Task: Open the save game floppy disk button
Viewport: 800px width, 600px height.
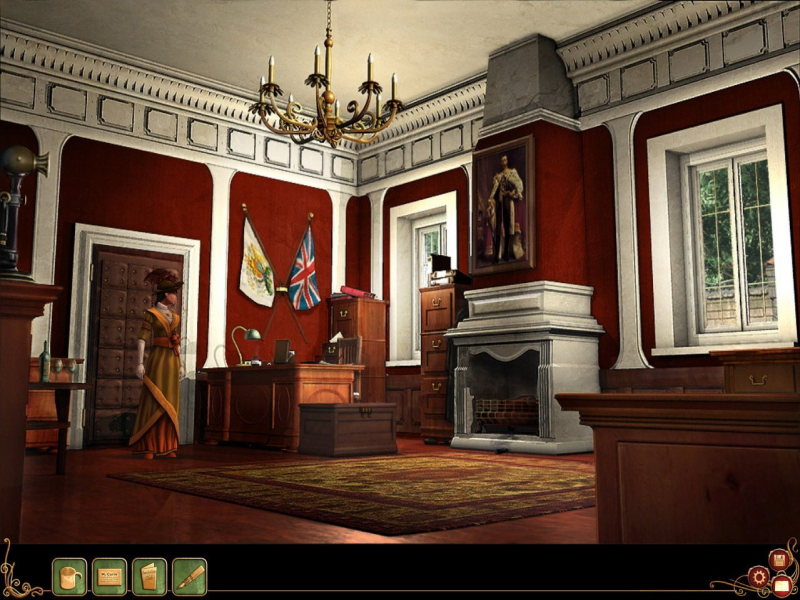Action: pyautogui.click(x=777, y=559)
